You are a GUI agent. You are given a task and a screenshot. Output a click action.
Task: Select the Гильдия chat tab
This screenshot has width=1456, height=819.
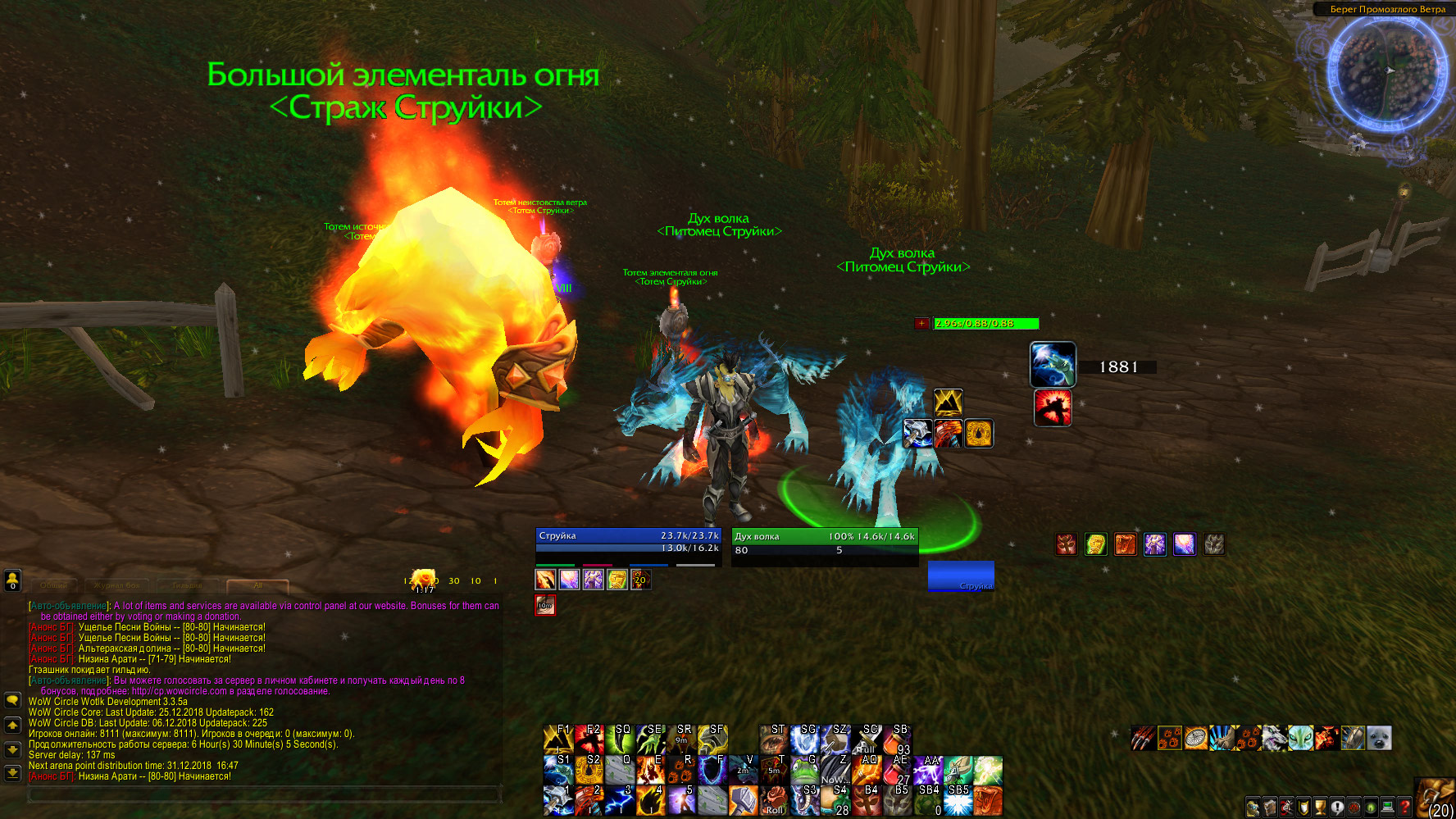click(x=187, y=585)
